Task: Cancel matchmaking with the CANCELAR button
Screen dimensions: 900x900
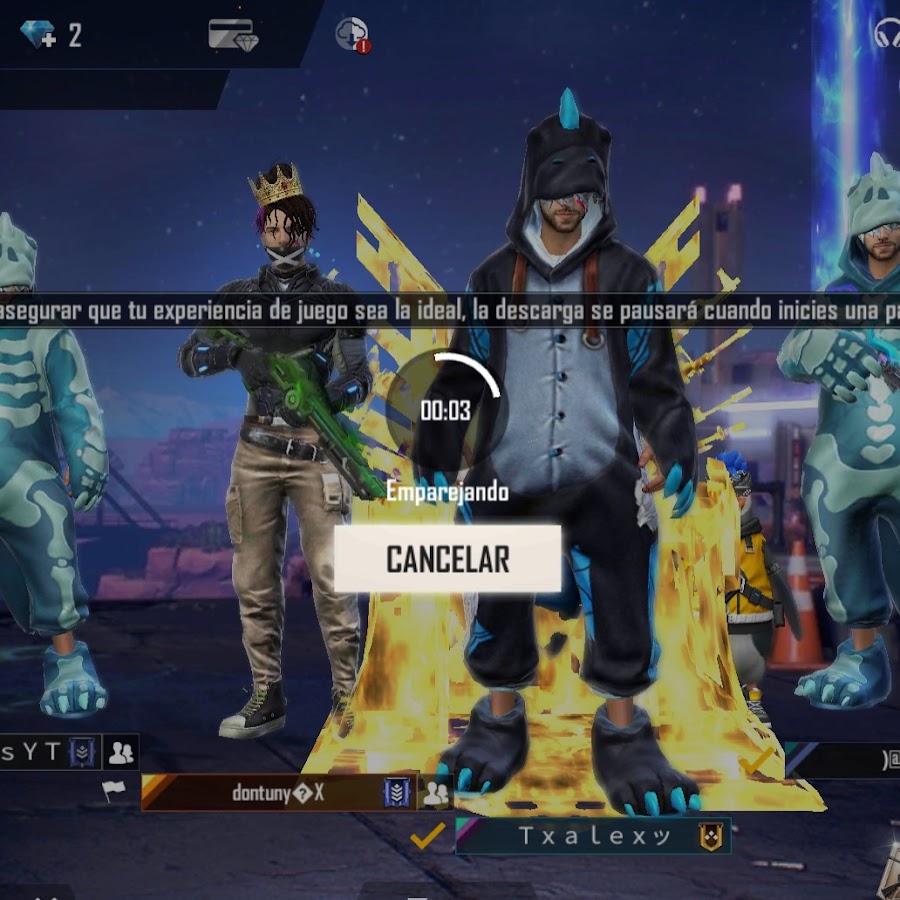Action: (447, 559)
